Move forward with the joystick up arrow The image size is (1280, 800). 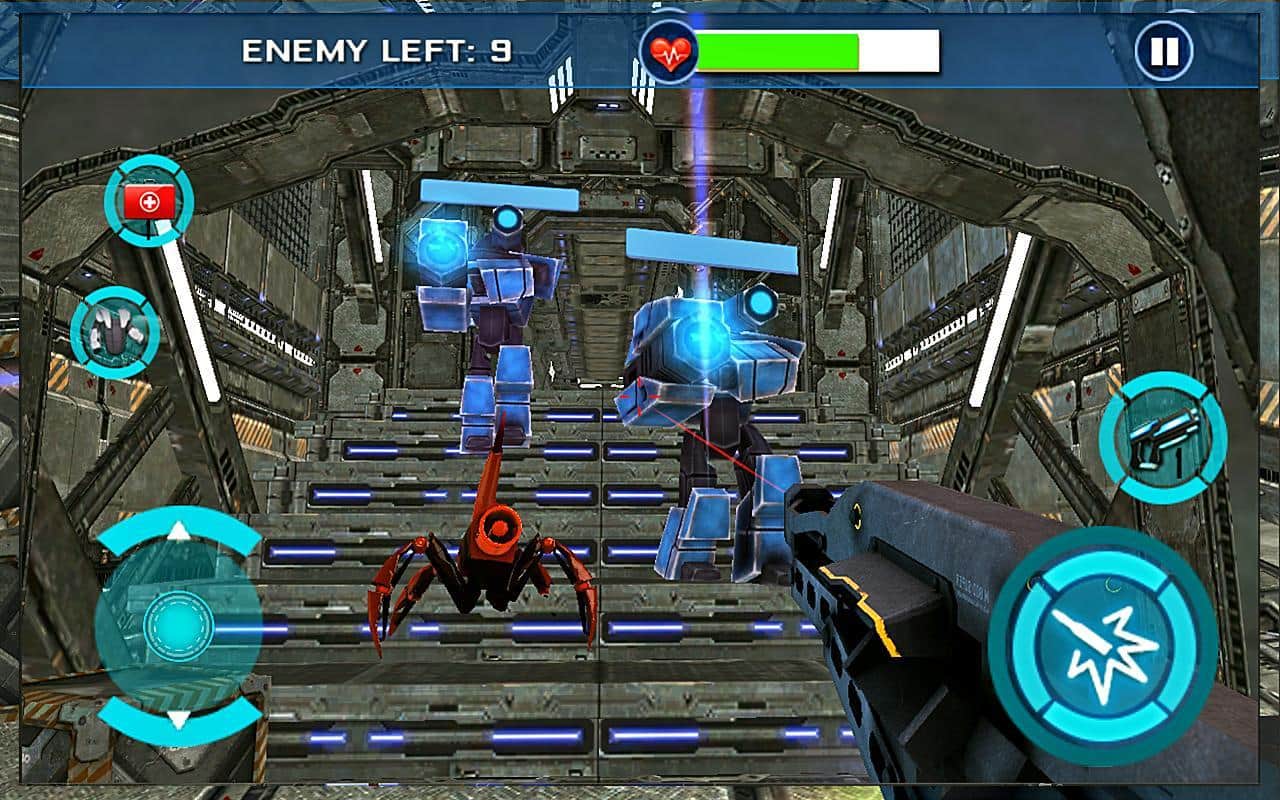tap(179, 531)
